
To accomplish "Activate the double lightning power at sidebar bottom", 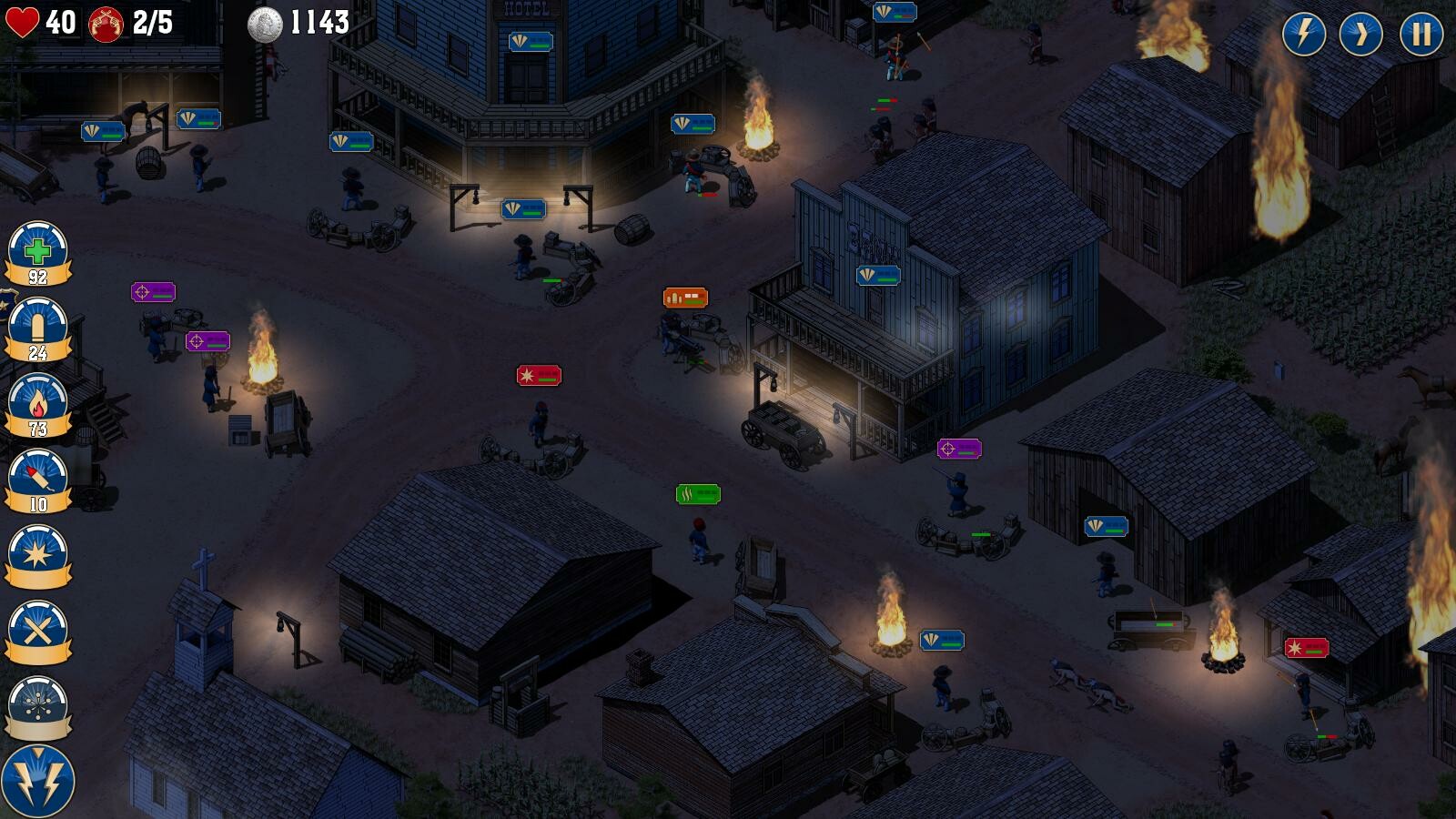I will tap(40, 778).
